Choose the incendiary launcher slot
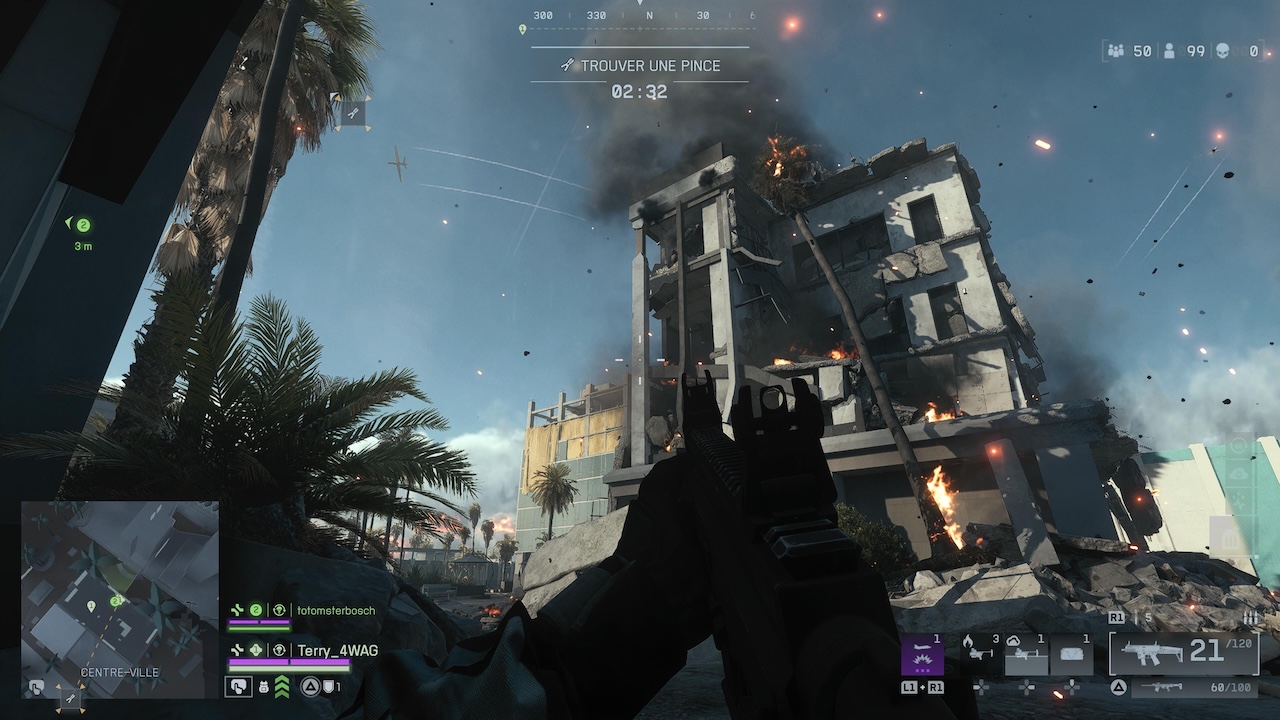1280x720 pixels. (976, 656)
